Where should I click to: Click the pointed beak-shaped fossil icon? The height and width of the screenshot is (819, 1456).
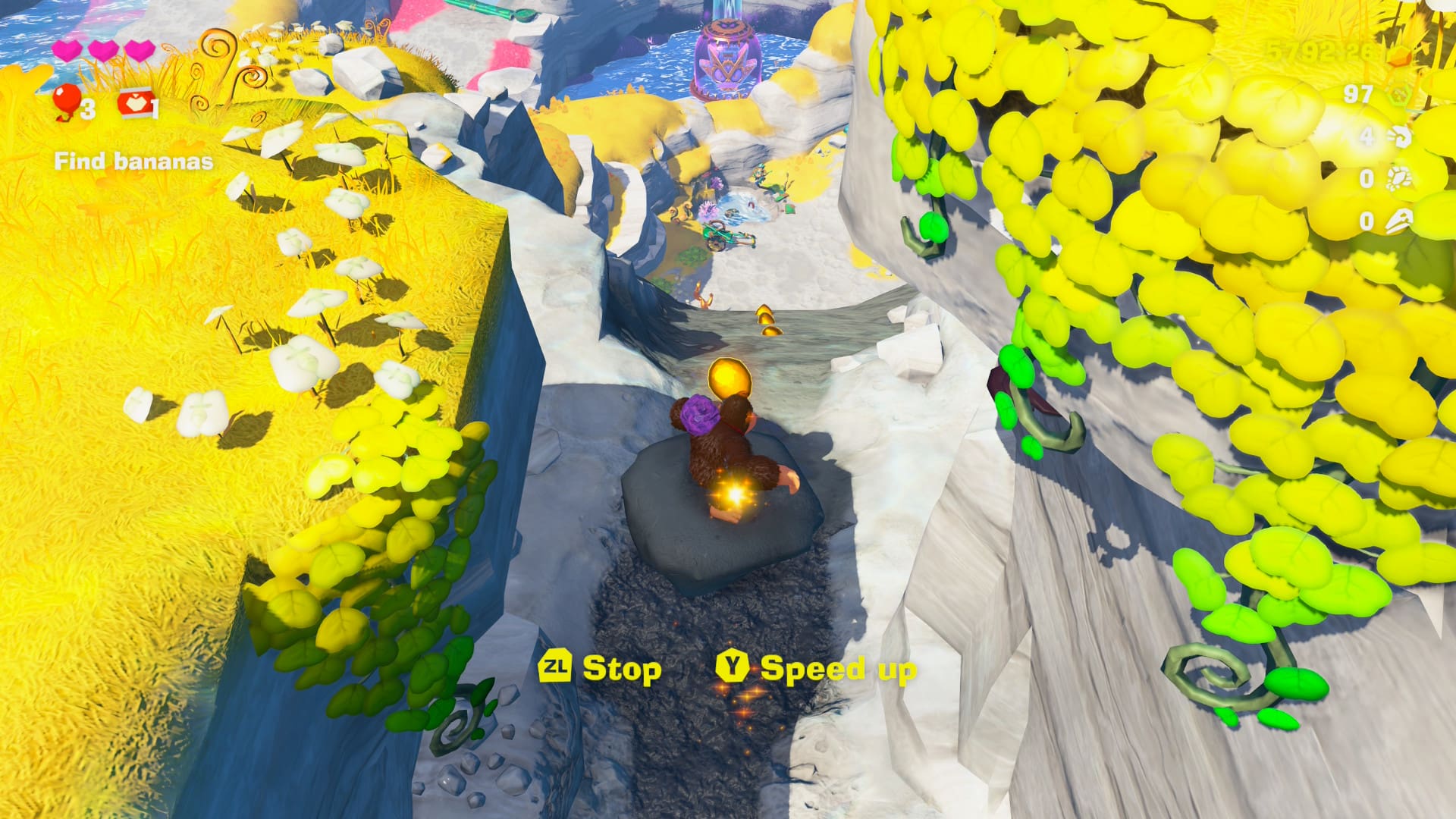[1398, 221]
